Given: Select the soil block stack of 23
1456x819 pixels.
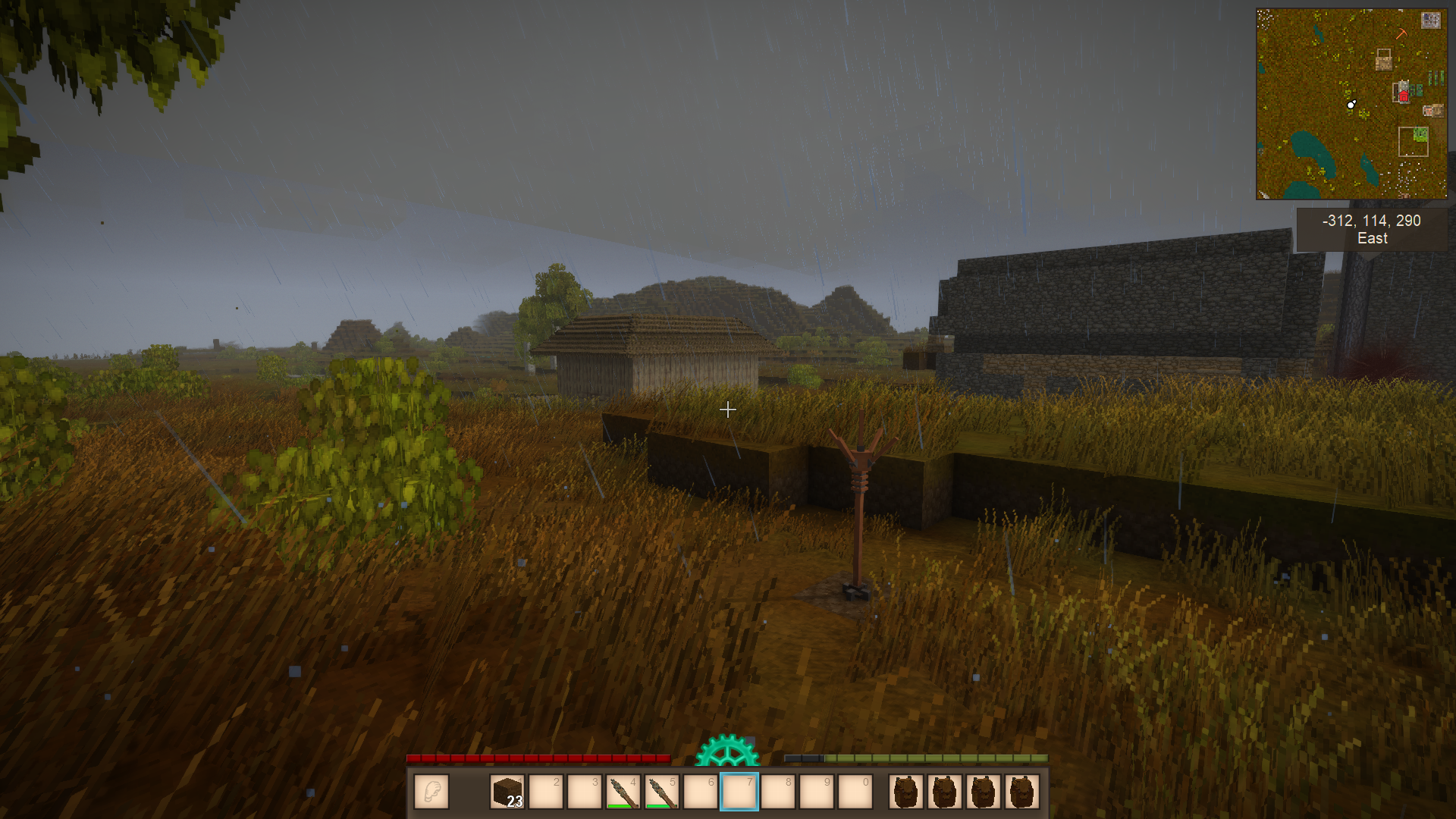Looking at the screenshot, I should coord(507,792).
